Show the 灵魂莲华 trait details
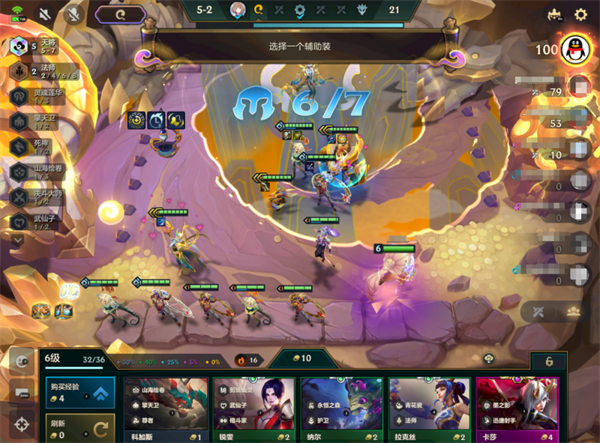This screenshot has width=600, height=443. [40, 96]
